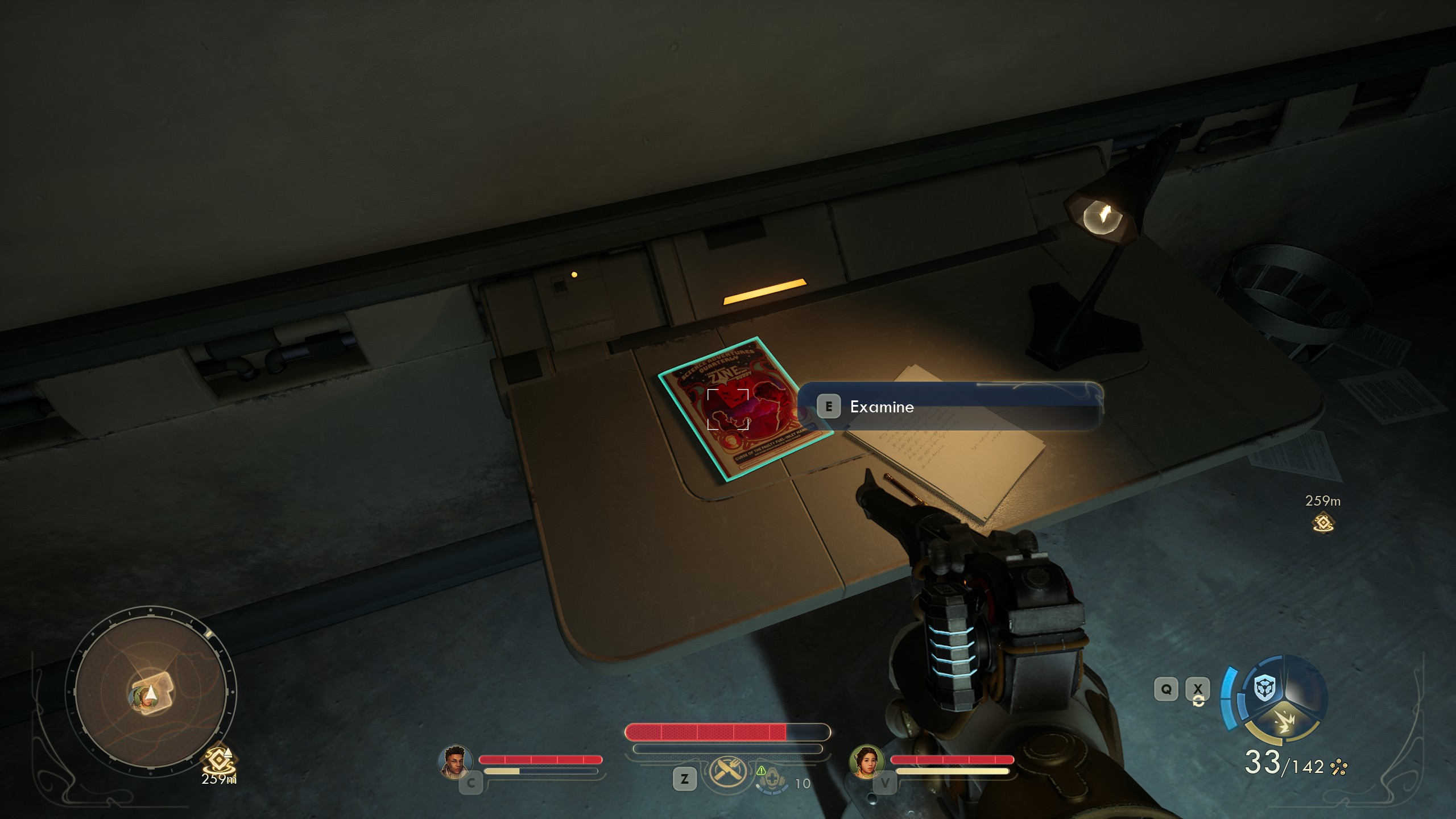Click the E key icon in the Examine prompt
The height and width of the screenshot is (819, 1456).
[x=830, y=406]
